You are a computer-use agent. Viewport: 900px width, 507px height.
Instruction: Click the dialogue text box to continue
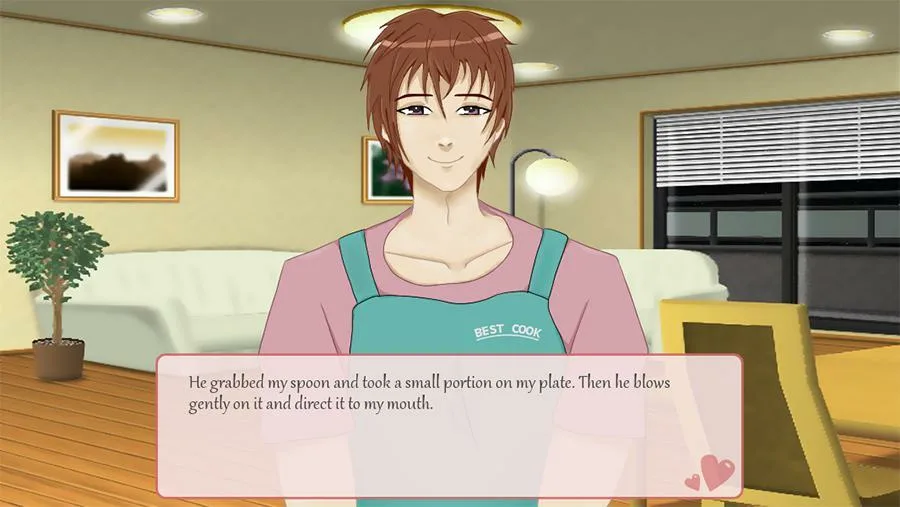point(449,425)
